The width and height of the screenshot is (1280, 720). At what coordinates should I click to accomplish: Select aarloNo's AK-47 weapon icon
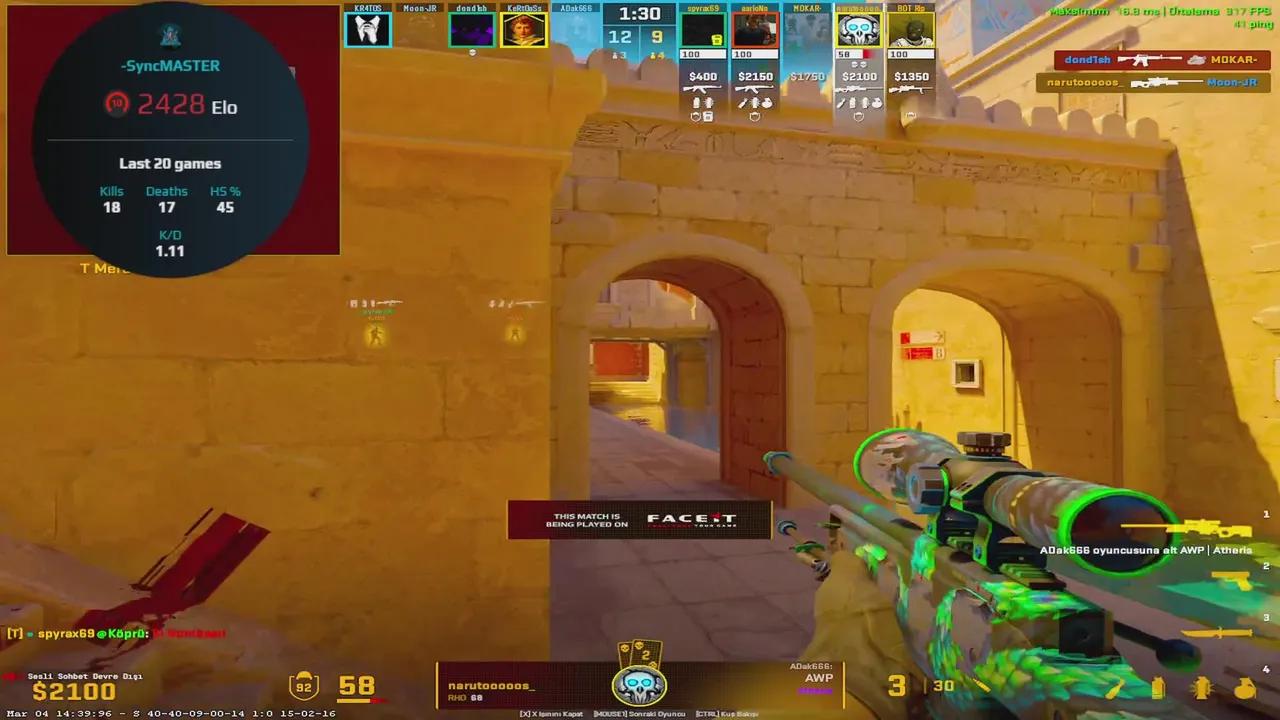(756, 88)
